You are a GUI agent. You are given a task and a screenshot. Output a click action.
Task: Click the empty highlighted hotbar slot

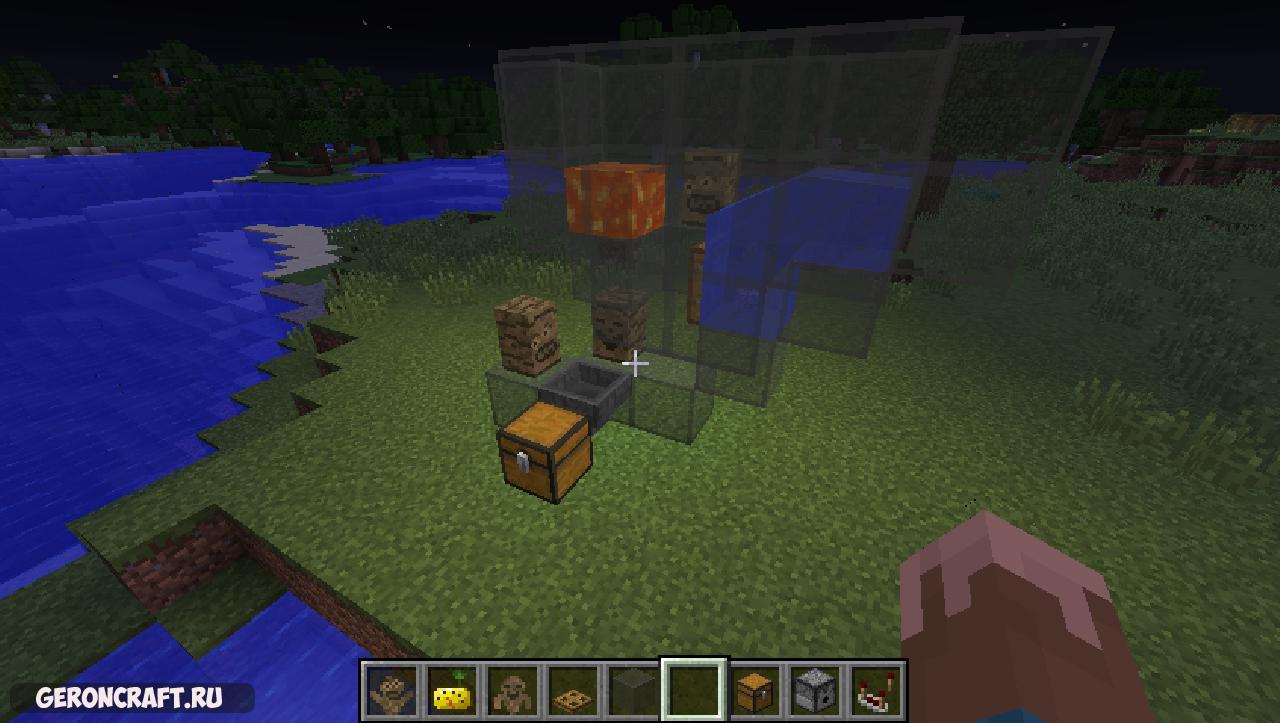pyautogui.click(x=694, y=690)
